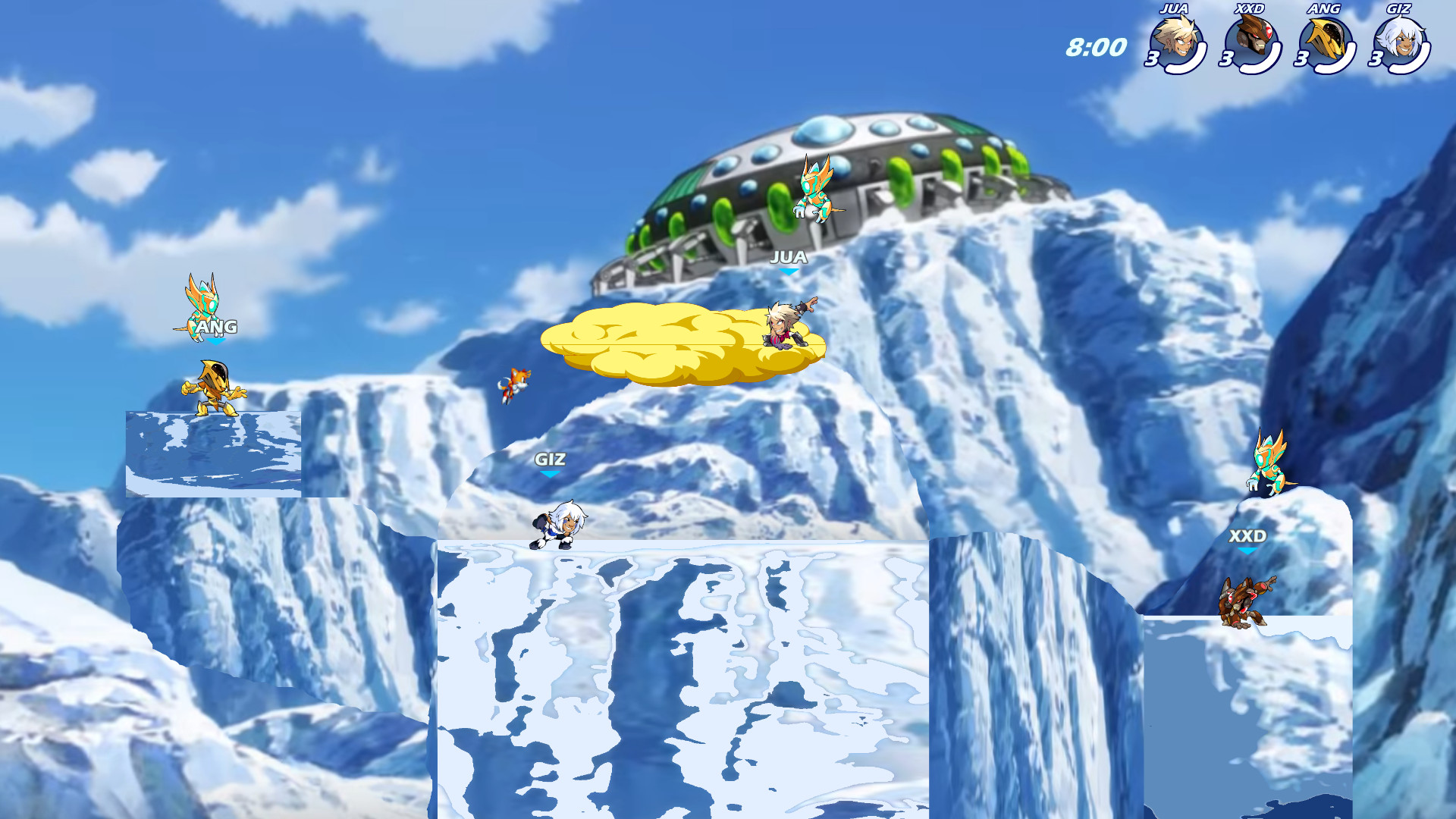The height and width of the screenshot is (819, 1456).
Task: Select the ANG player portrait icon
Action: [1328, 42]
